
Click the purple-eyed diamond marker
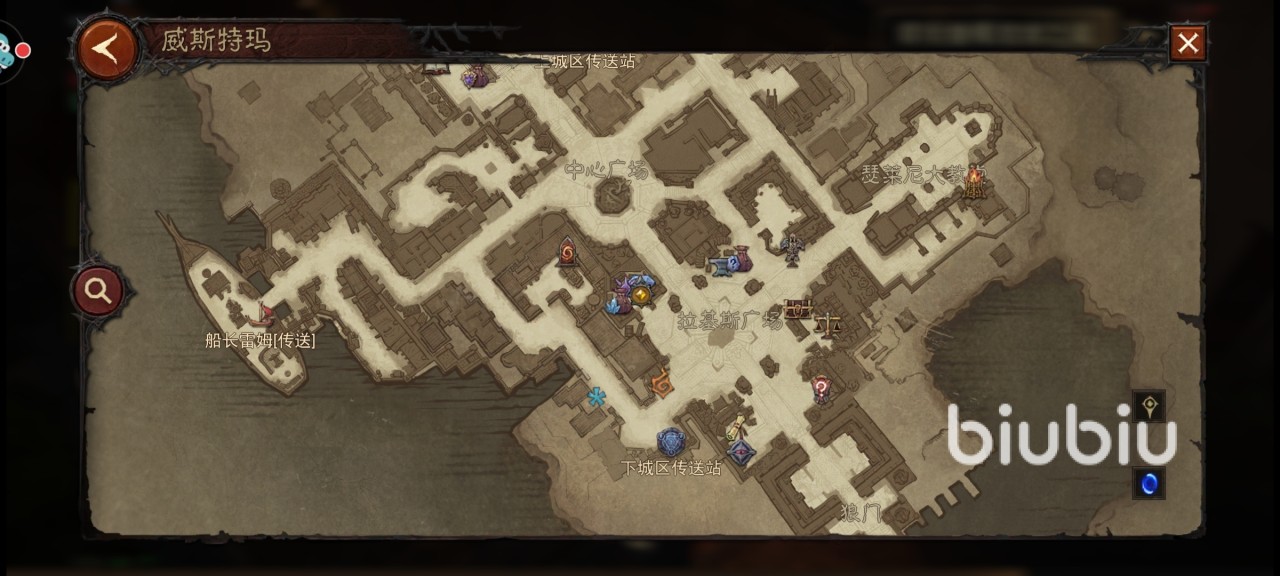pos(740,453)
